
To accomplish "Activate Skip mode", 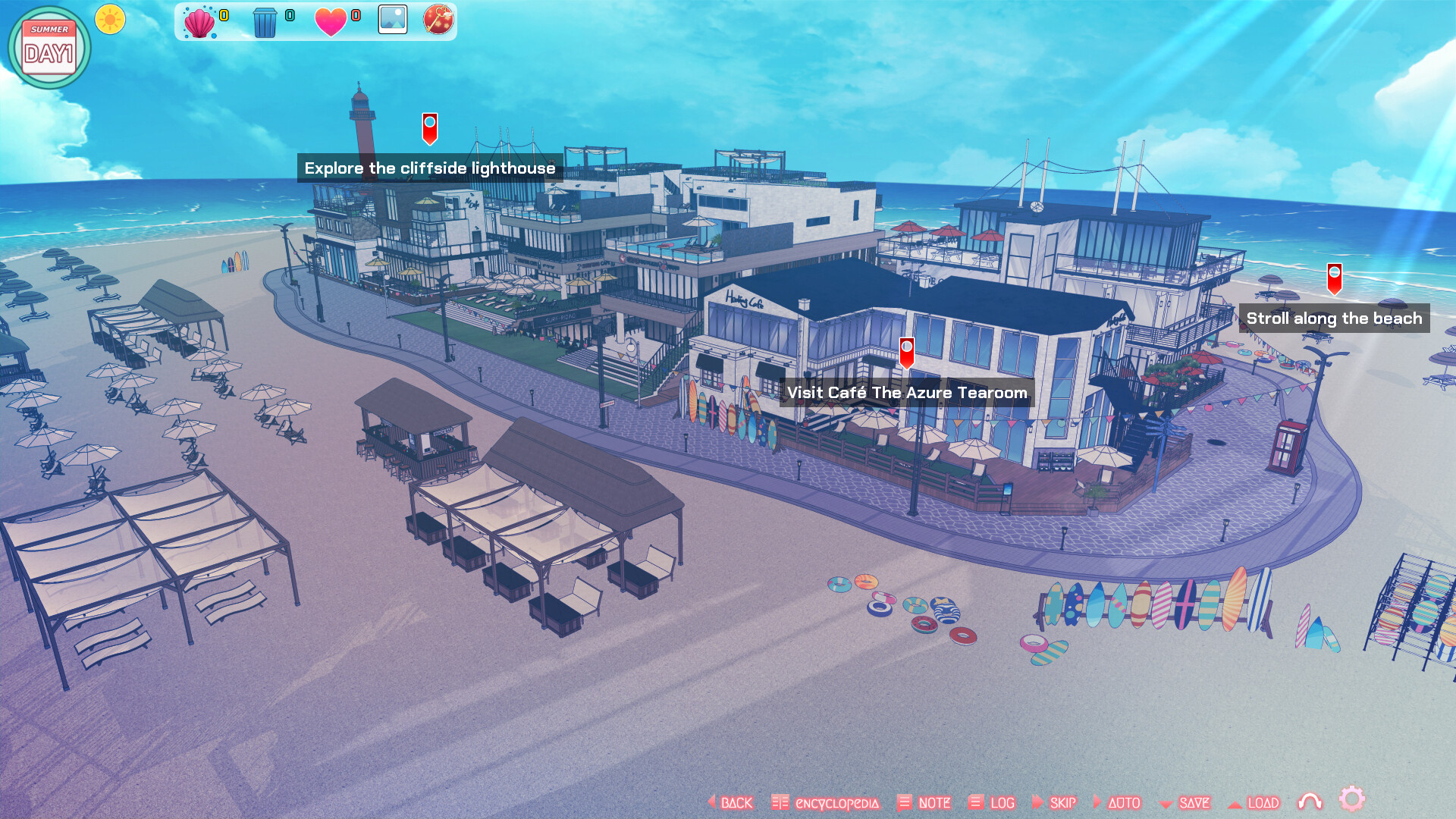I will [x=1063, y=802].
